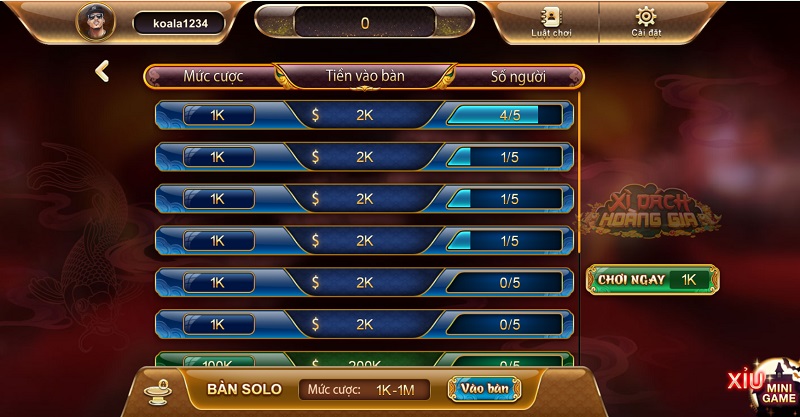Go back with the left arrow
Viewport: 800px width, 417px height.
[x=102, y=71]
